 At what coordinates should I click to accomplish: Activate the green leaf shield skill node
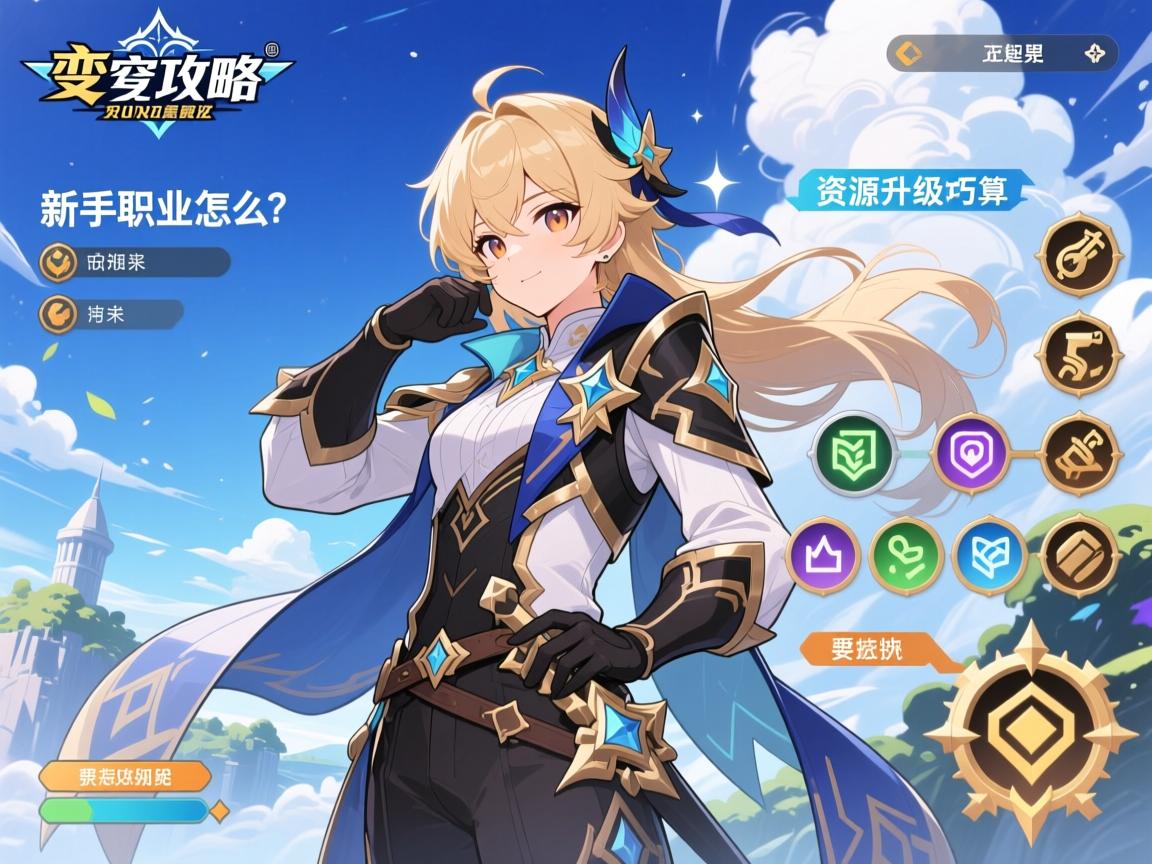click(x=851, y=453)
